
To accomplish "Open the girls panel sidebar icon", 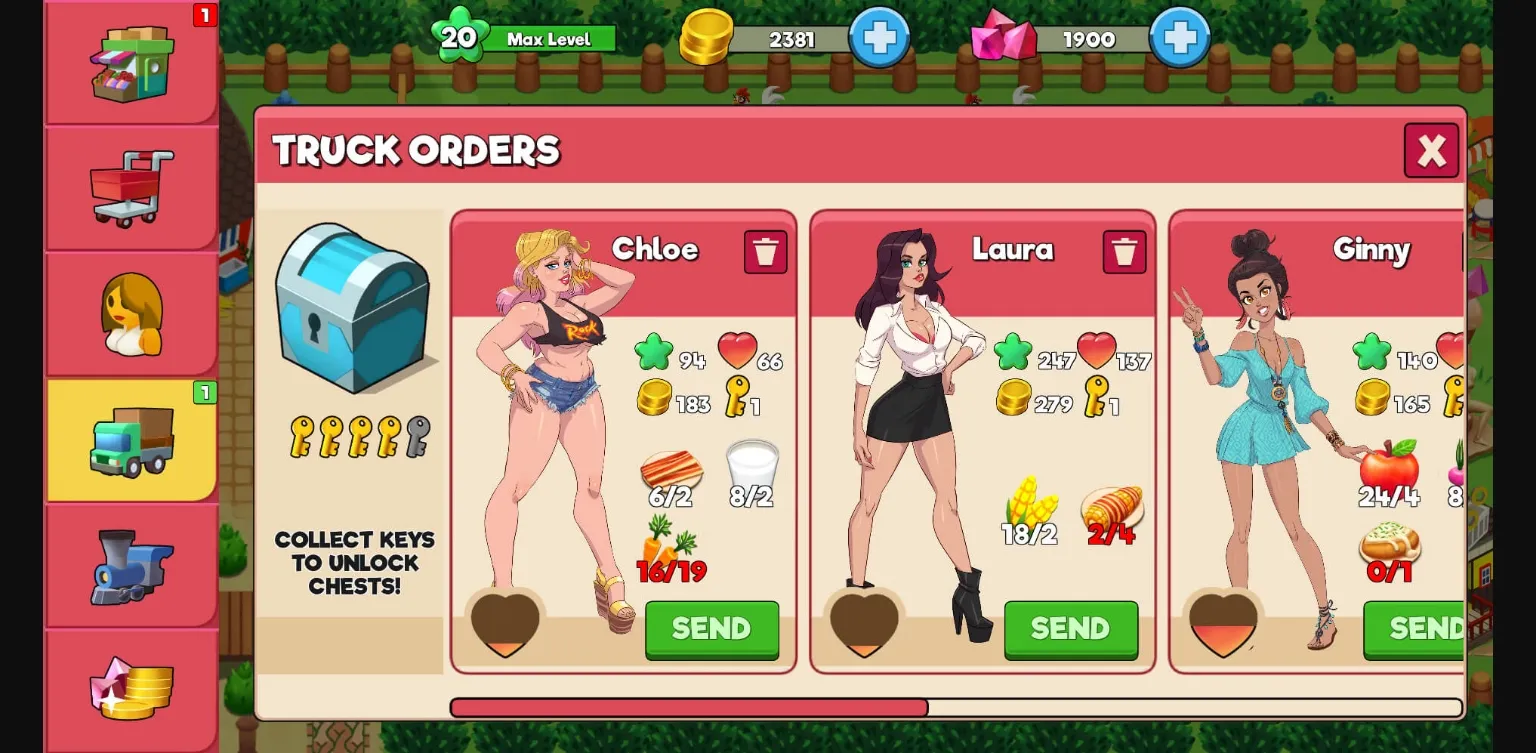I will coord(130,312).
